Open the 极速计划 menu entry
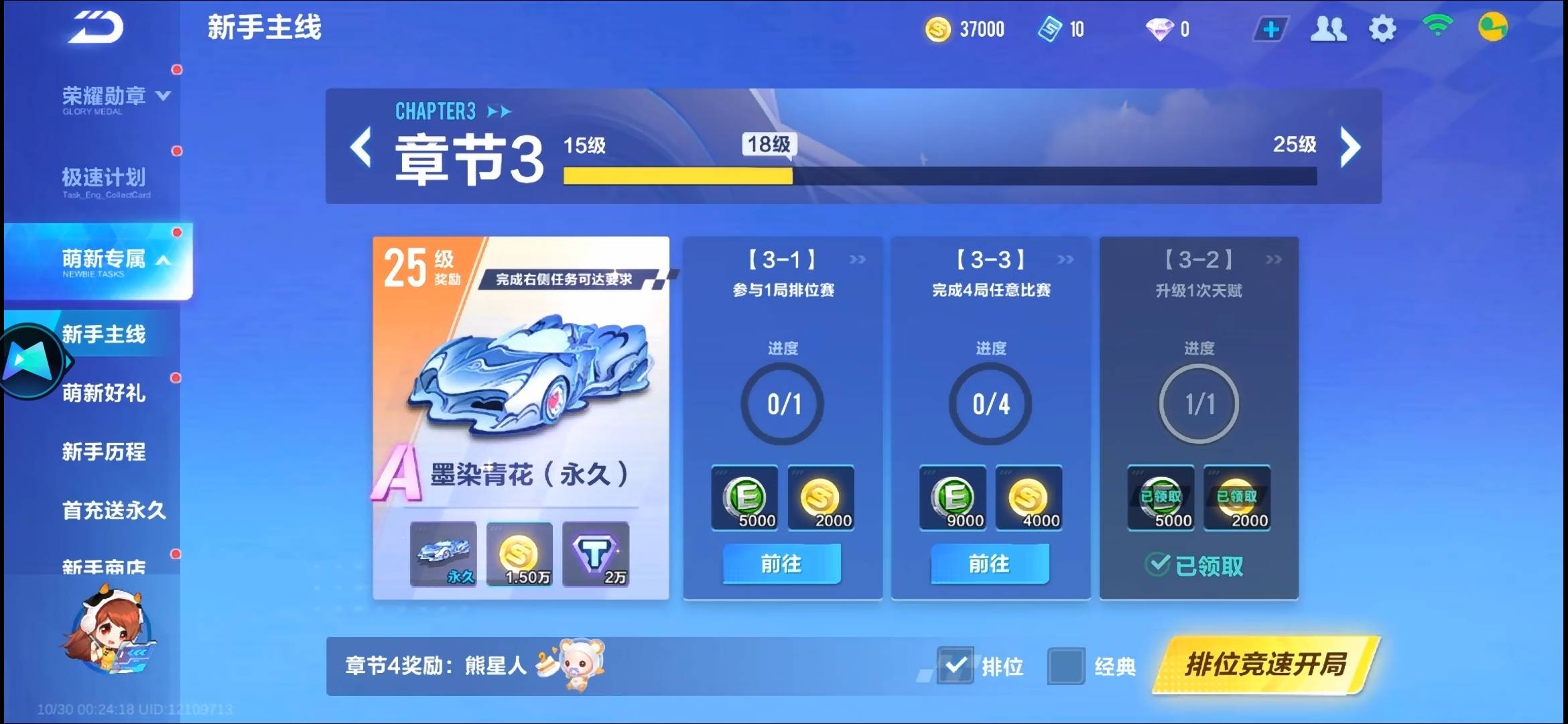Screen dimensions: 1568x724 pyautogui.click(x=104, y=178)
